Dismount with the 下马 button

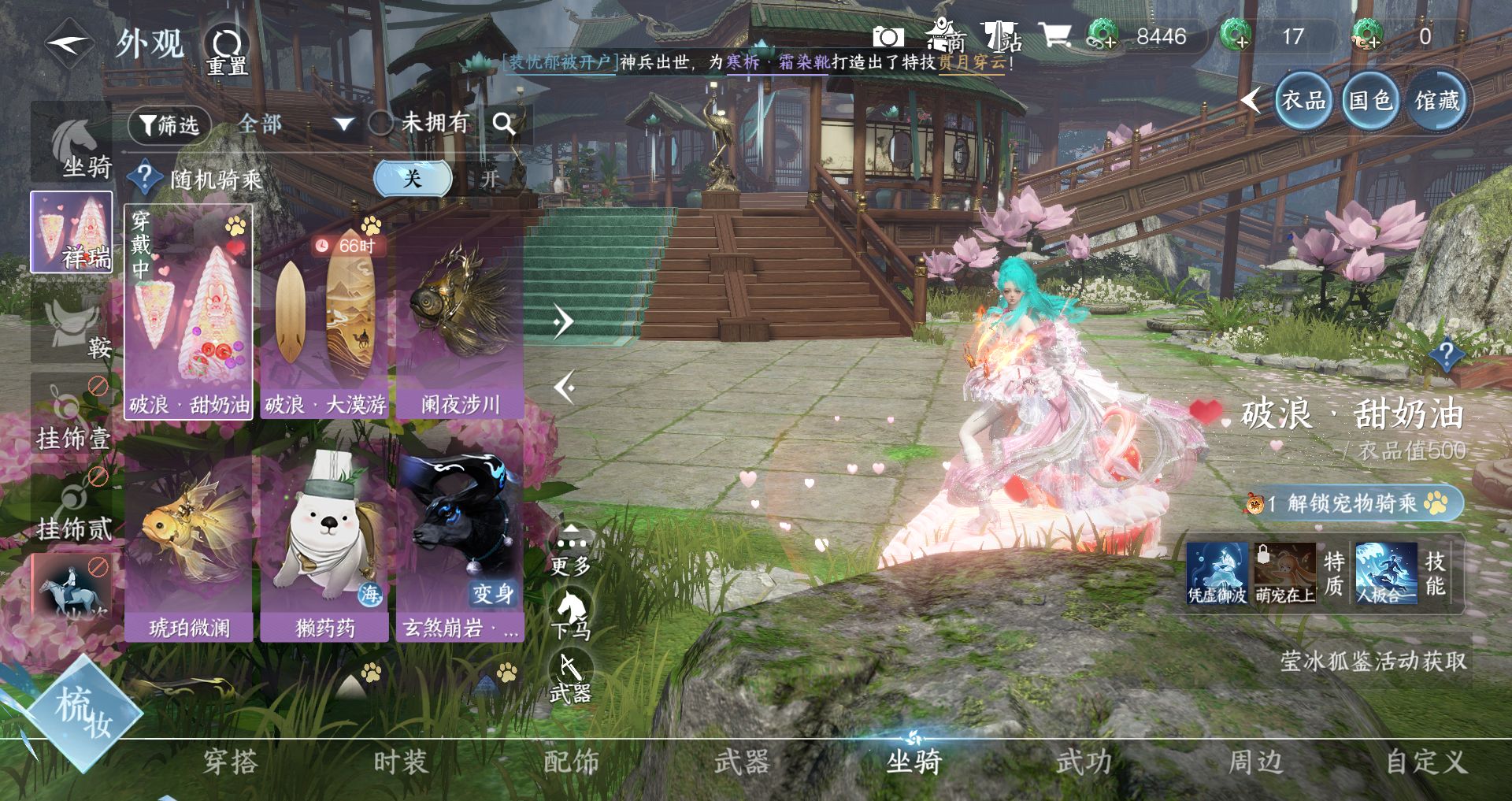point(571,616)
